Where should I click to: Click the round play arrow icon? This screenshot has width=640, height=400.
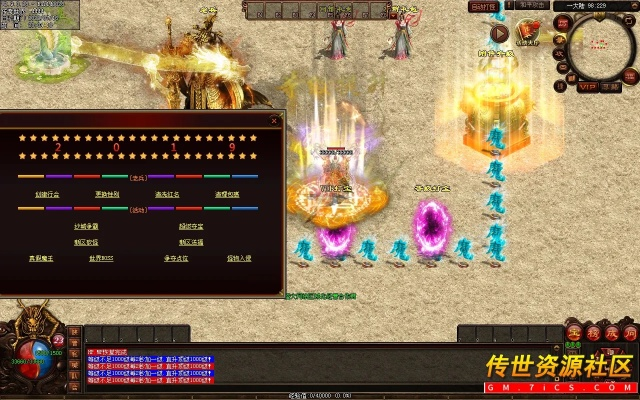(x=500, y=34)
